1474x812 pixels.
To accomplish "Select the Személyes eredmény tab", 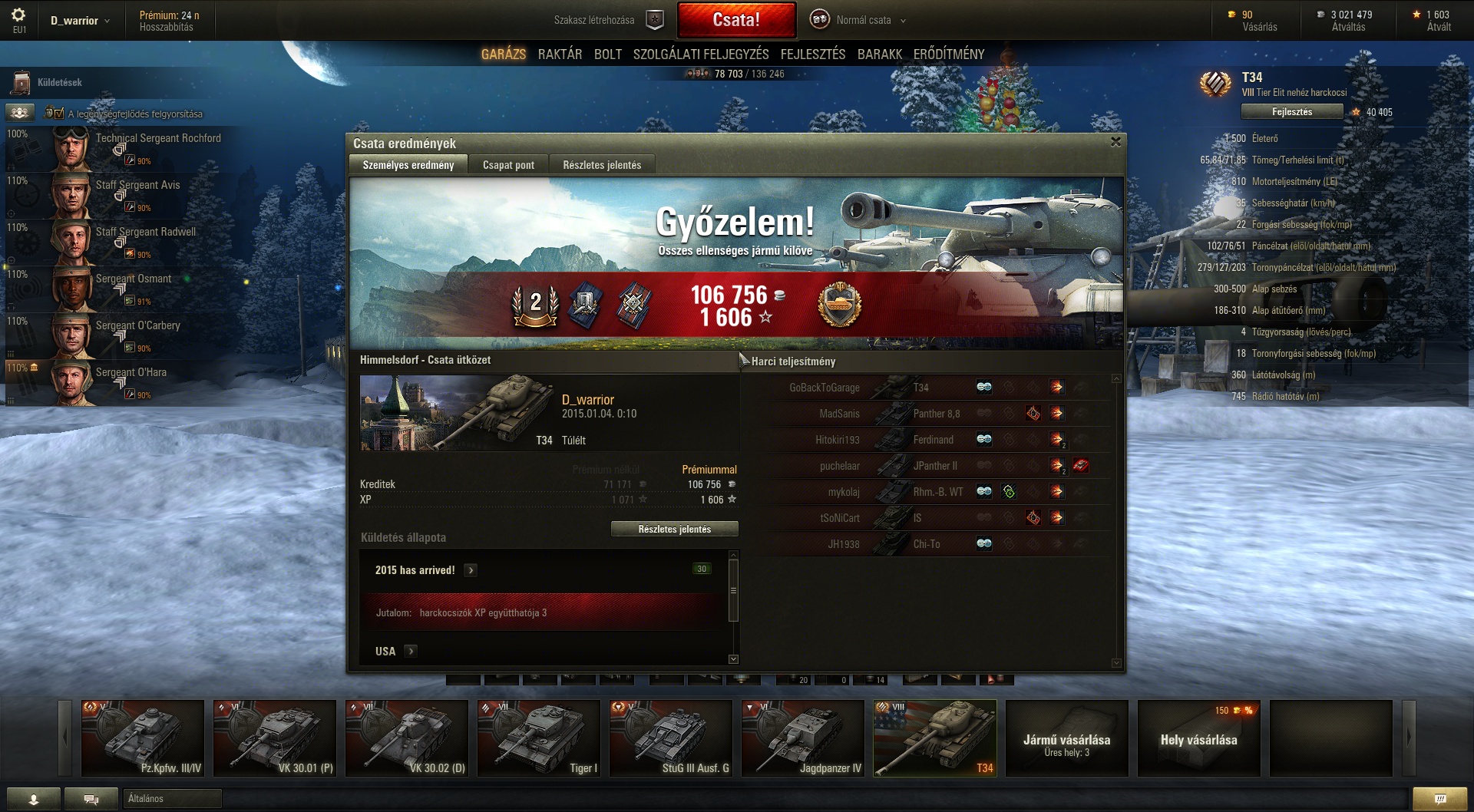I will pyautogui.click(x=408, y=165).
